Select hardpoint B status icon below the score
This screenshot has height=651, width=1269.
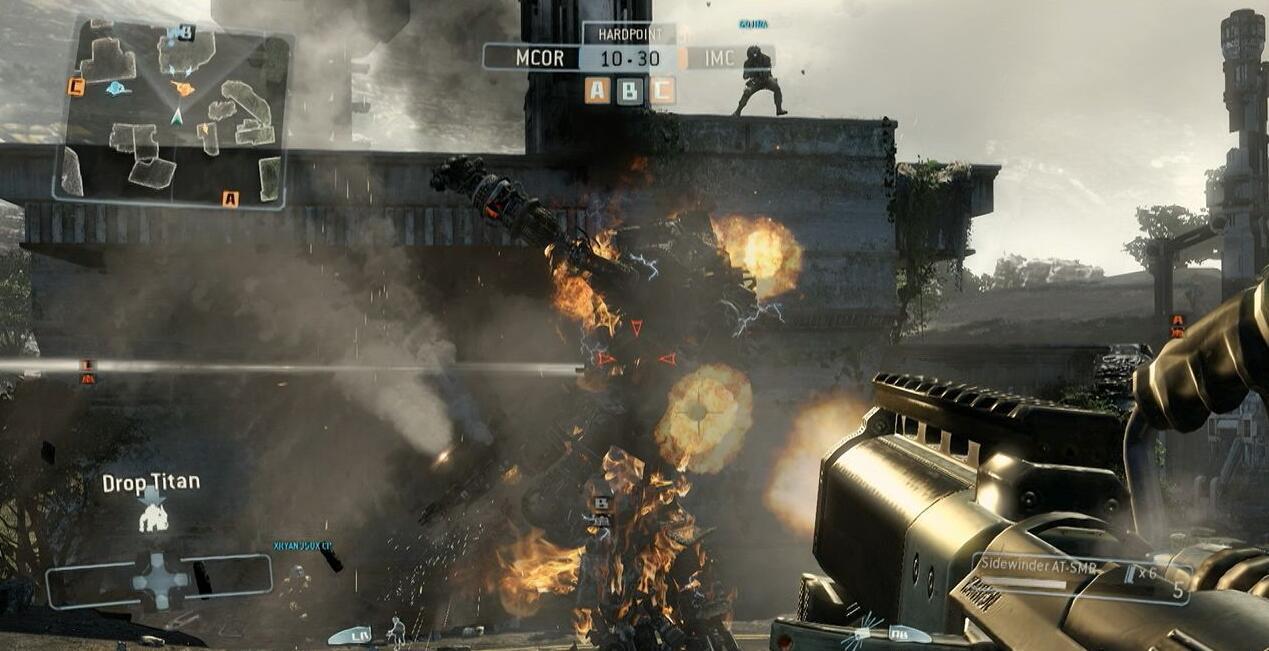pos(629,91)
